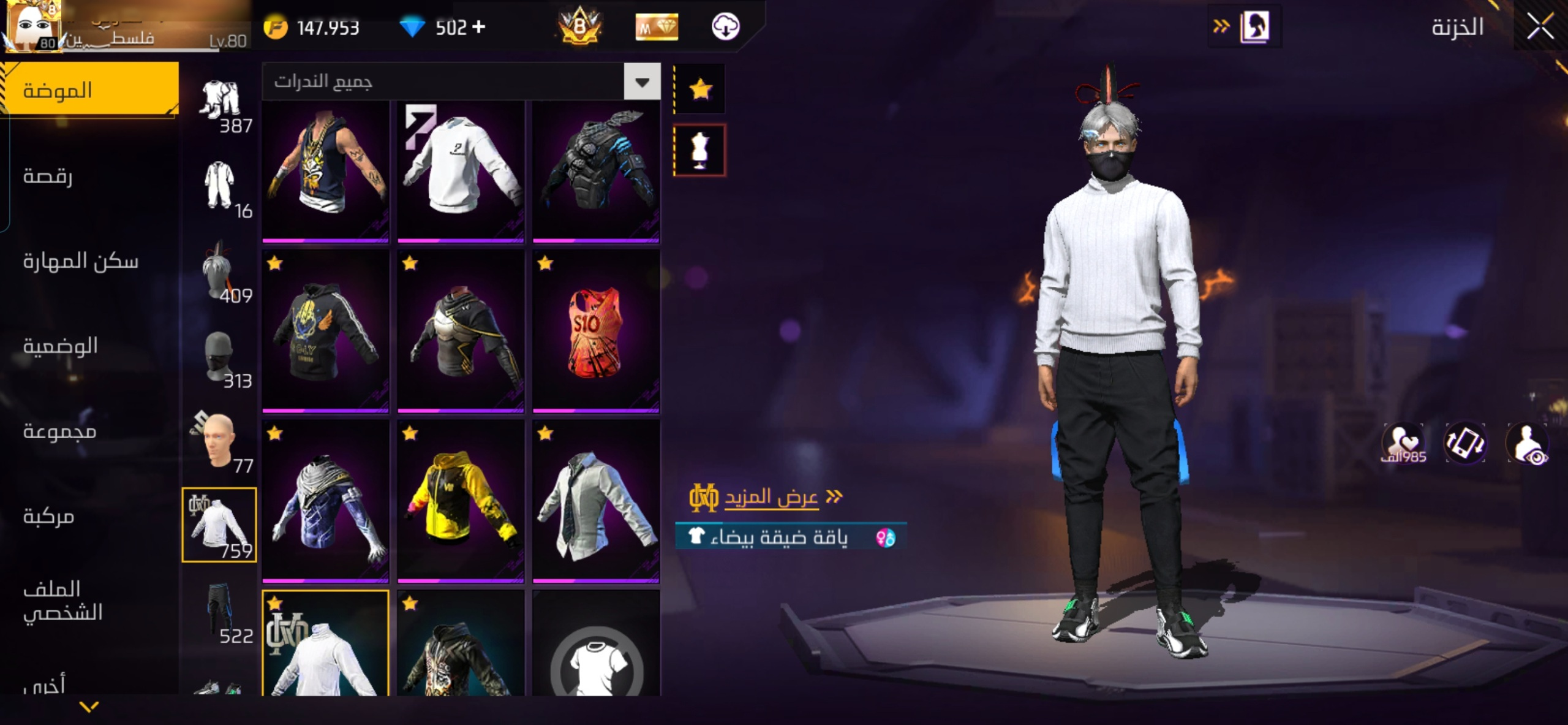Open the collection (مجموعة) tab

pos(59,431)
